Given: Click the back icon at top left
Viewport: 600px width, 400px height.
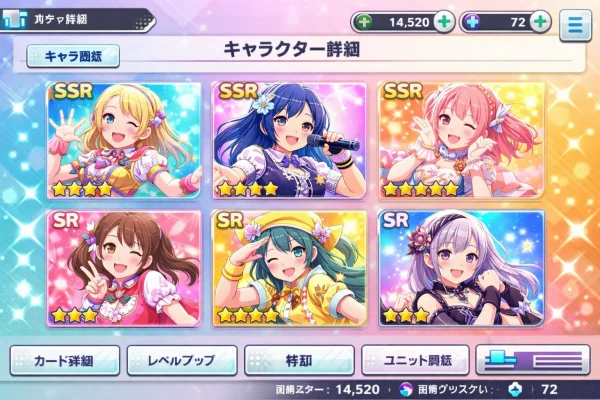Looking at the screenshot, I should (15, 19).
